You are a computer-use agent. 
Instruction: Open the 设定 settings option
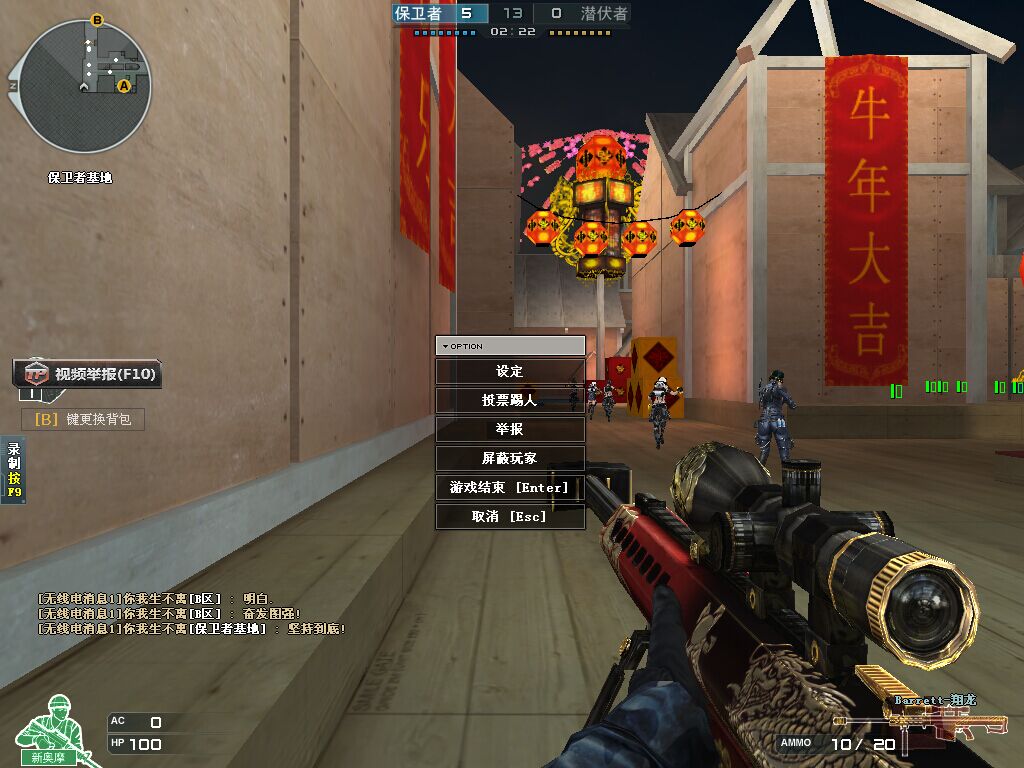pyautogui.click(x=510, y=371)
